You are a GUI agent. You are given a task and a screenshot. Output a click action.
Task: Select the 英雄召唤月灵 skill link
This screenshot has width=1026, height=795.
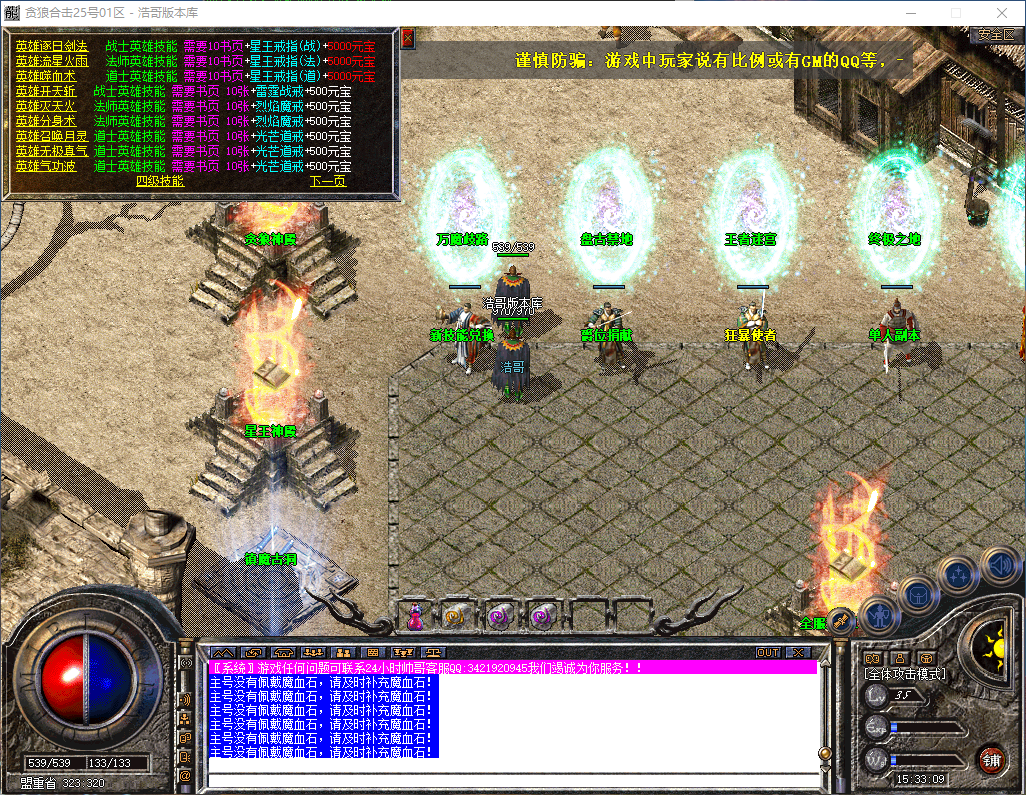pyautogui.click(x=51, y=136)
